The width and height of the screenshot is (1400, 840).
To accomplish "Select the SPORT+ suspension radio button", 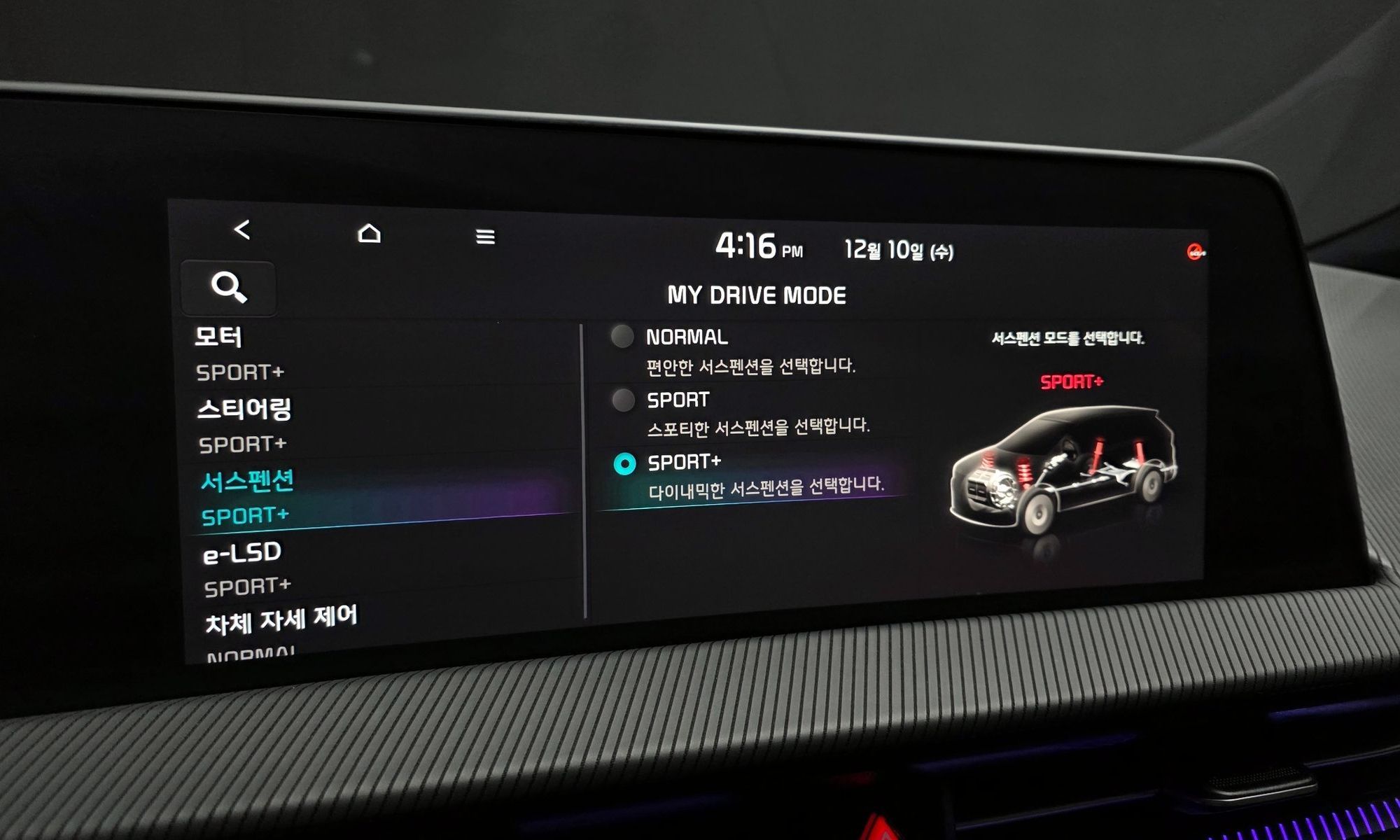I will 624,463.
